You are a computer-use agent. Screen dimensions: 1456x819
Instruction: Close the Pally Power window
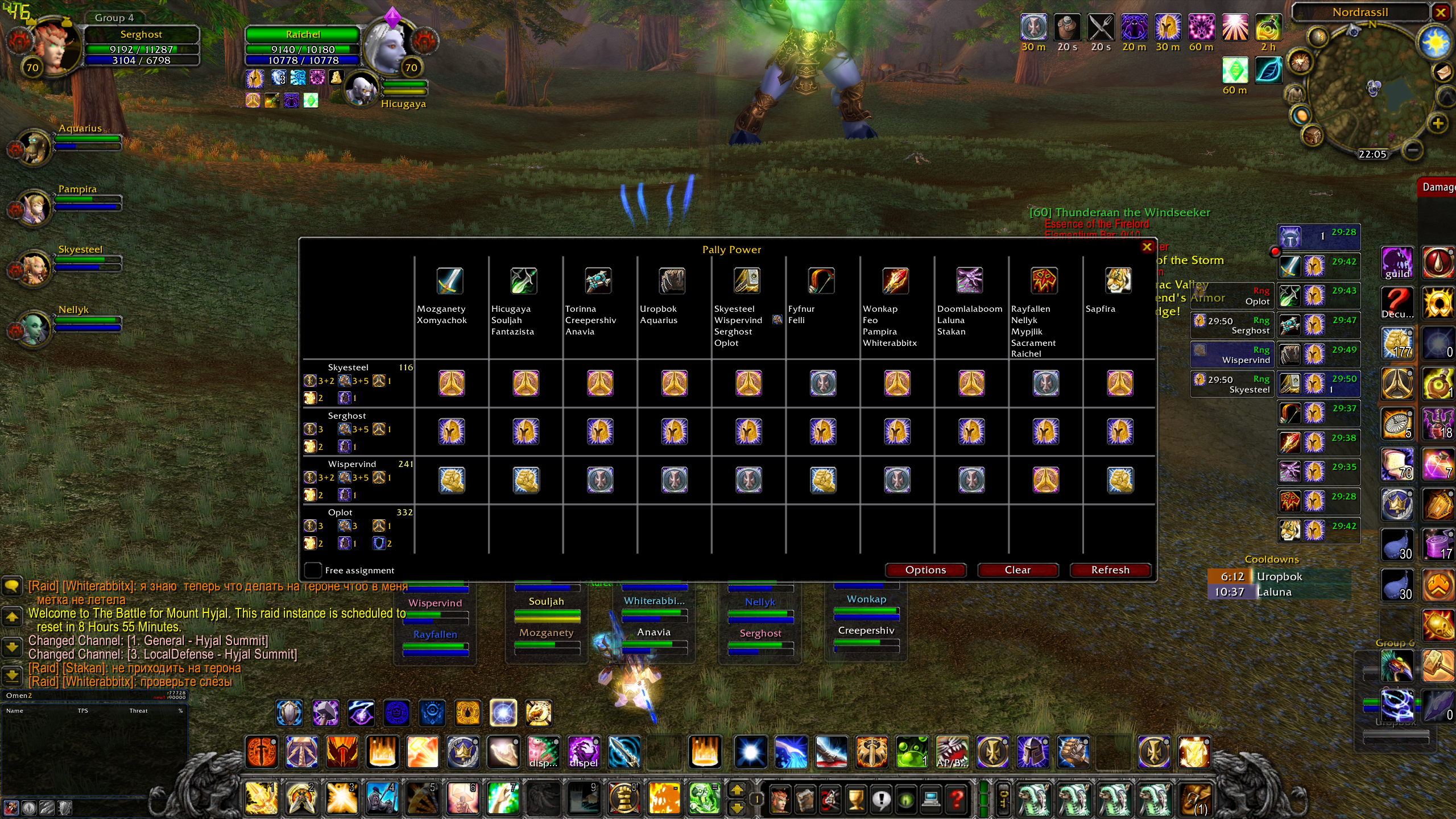1147,247
